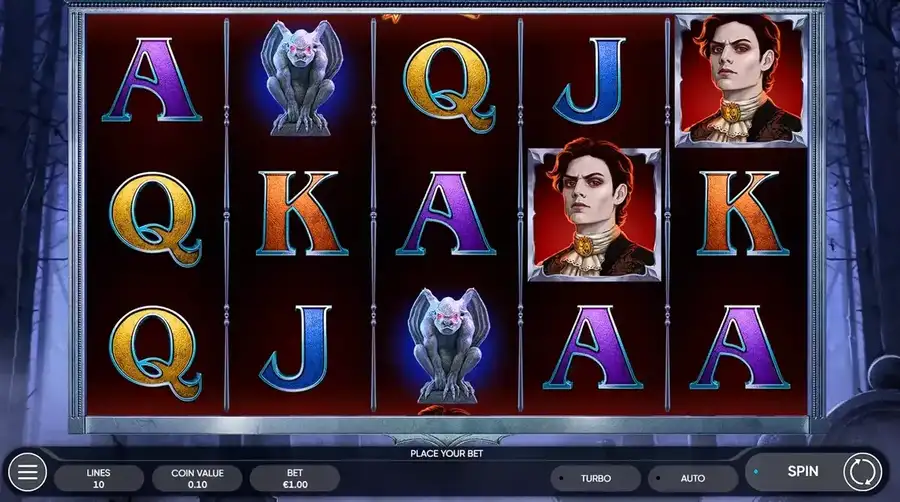Toggle Turbo mode
This screenshot has height=502, width=900.
click(595, 479)
